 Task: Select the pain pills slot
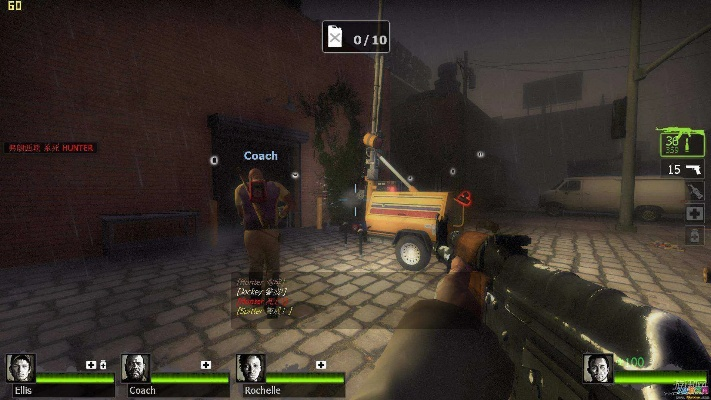pyautogui.click(x=694, y=235)
